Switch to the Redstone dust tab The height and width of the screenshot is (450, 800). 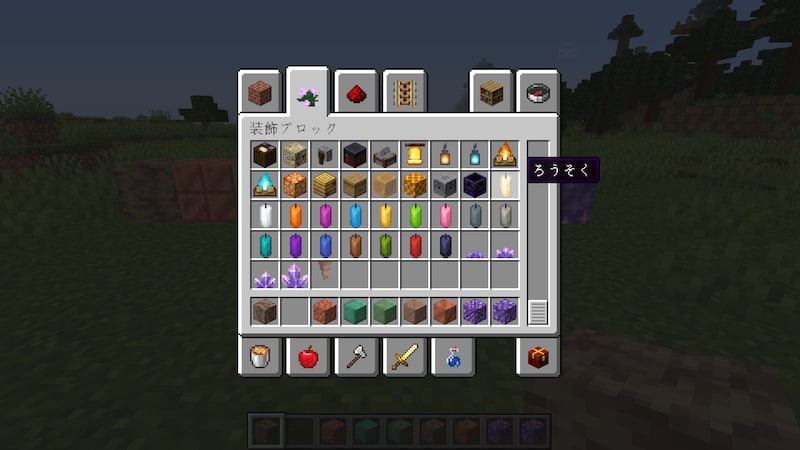355,94
